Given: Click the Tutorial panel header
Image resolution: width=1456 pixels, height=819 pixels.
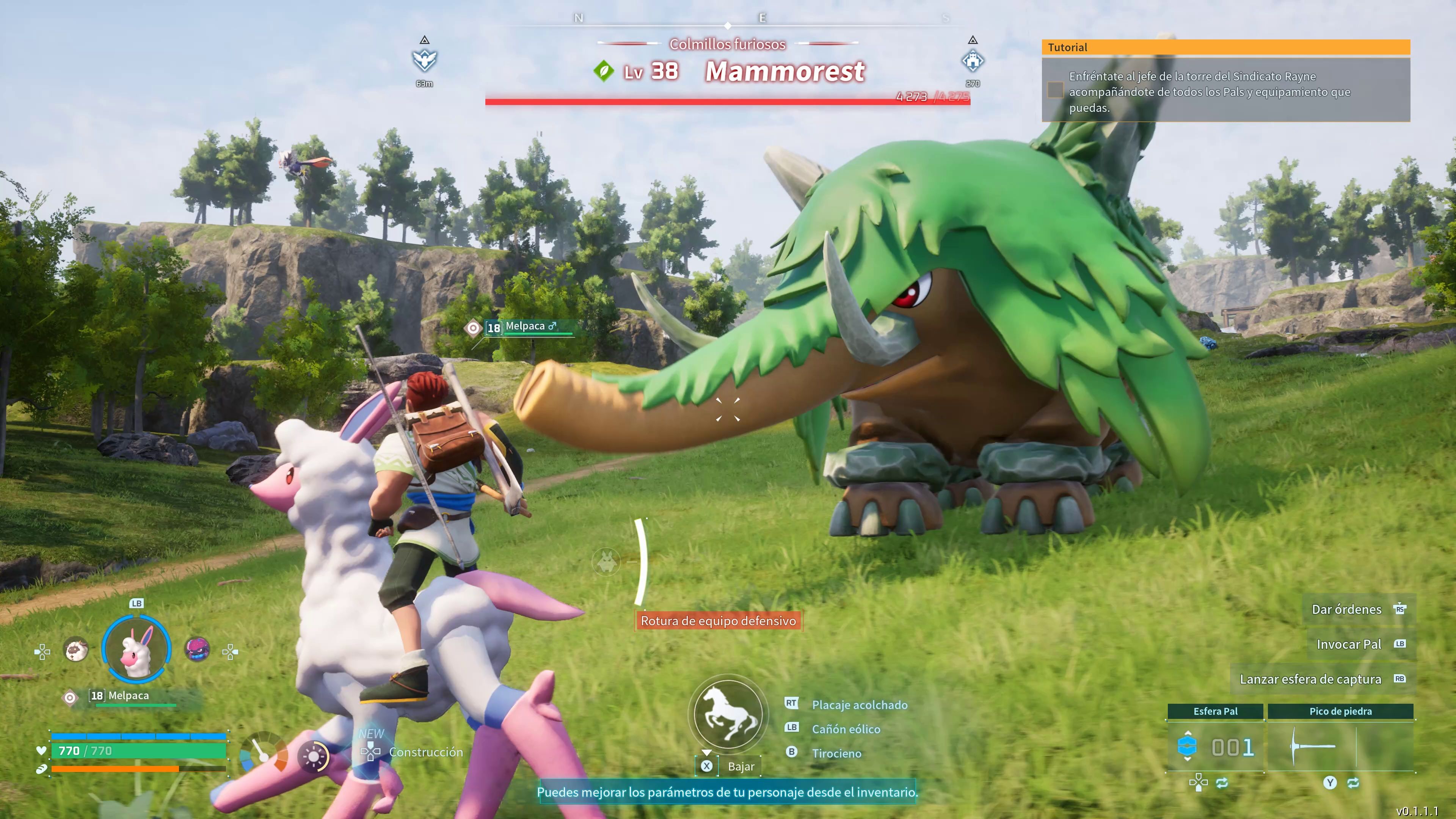Looking at the screenshot, I should click(1225, 47).
